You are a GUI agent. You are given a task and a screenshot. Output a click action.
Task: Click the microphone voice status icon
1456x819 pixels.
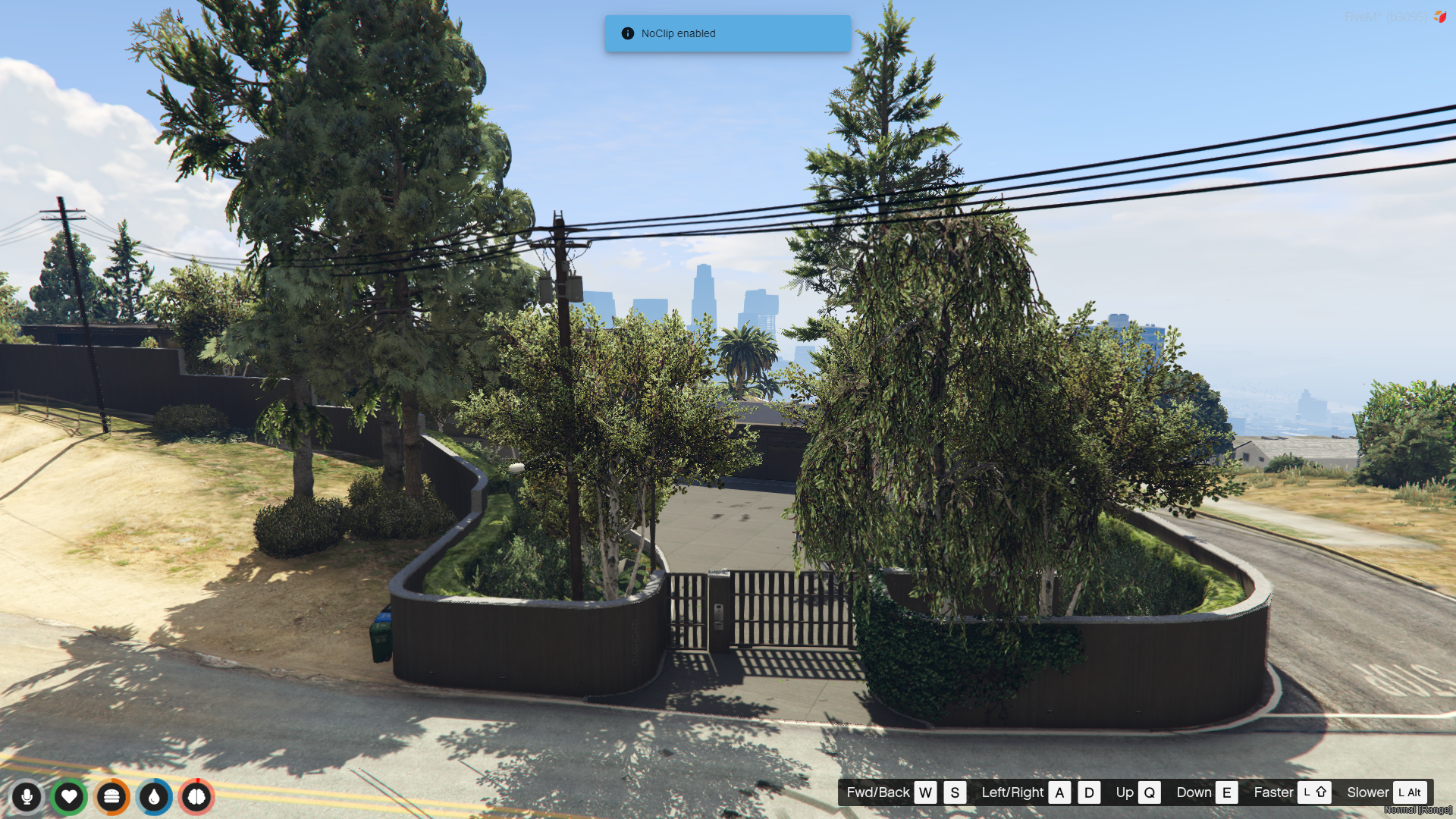27,796
